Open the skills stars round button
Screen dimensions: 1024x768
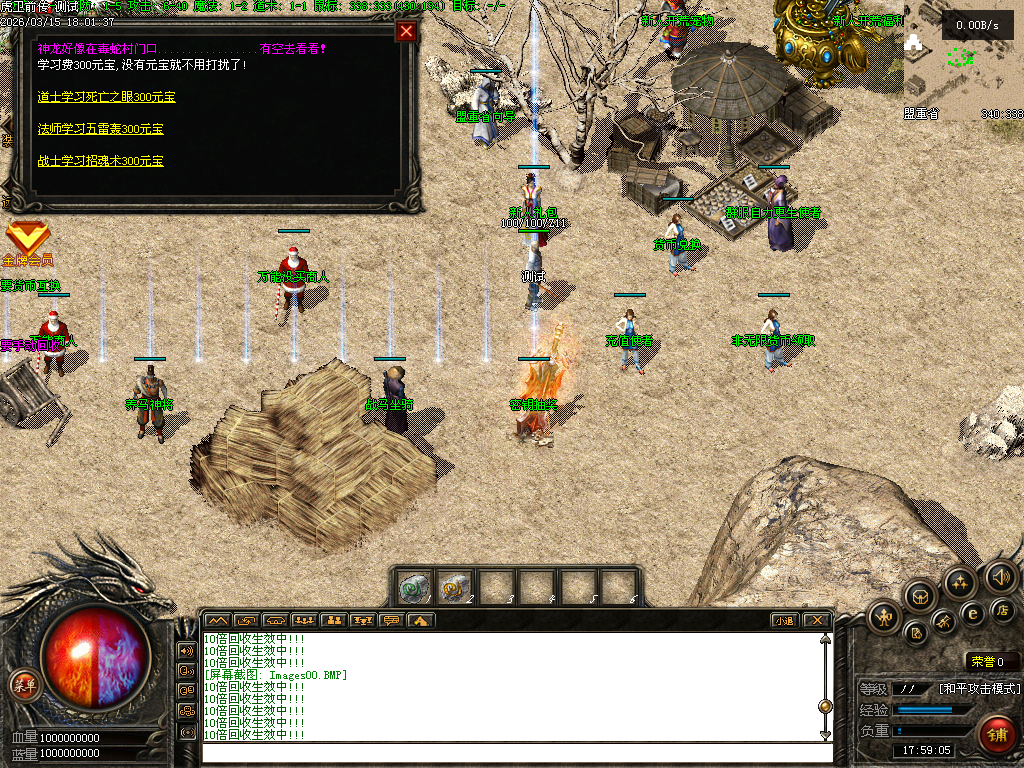(961, 582)
